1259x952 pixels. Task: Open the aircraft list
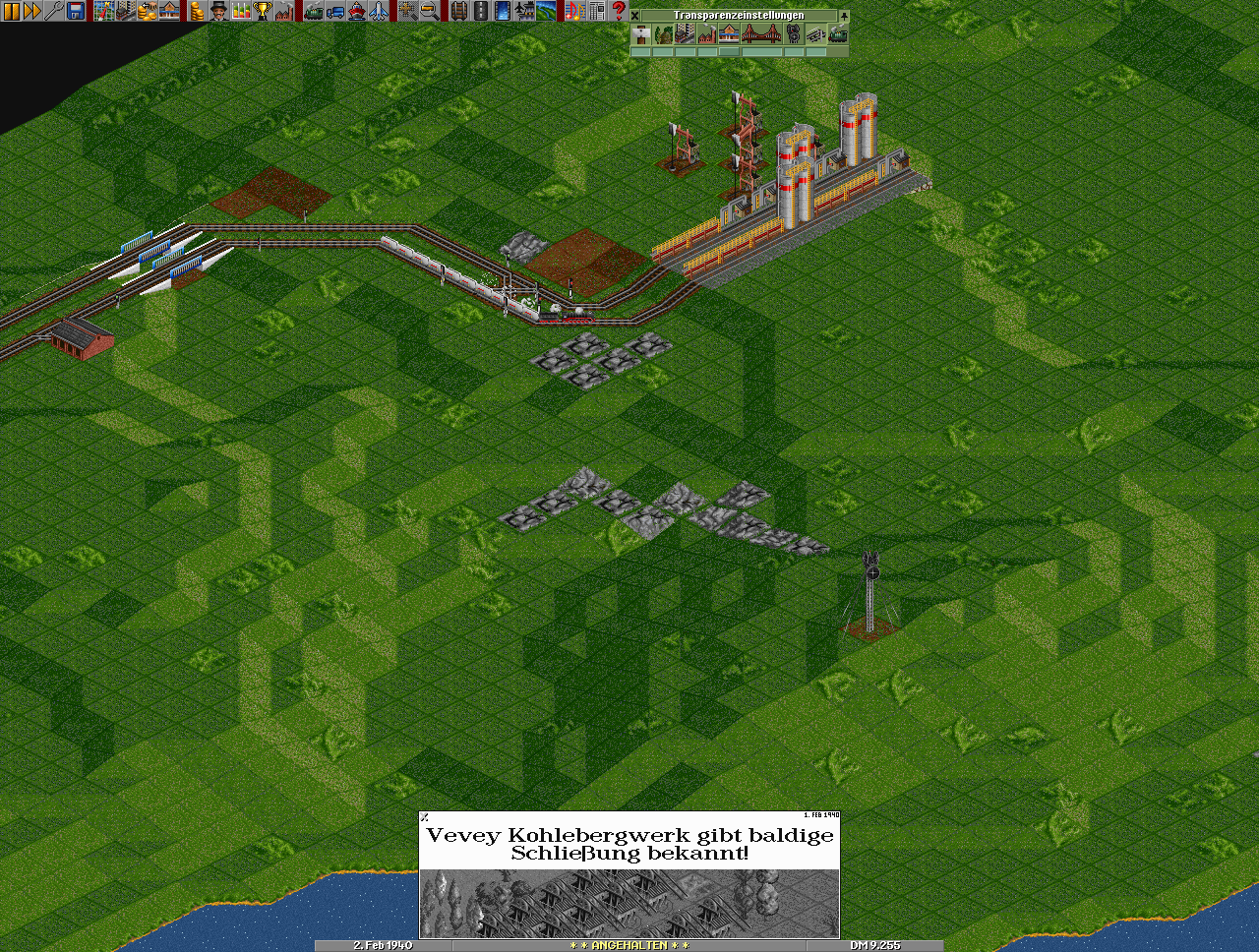tap(378, 11)
